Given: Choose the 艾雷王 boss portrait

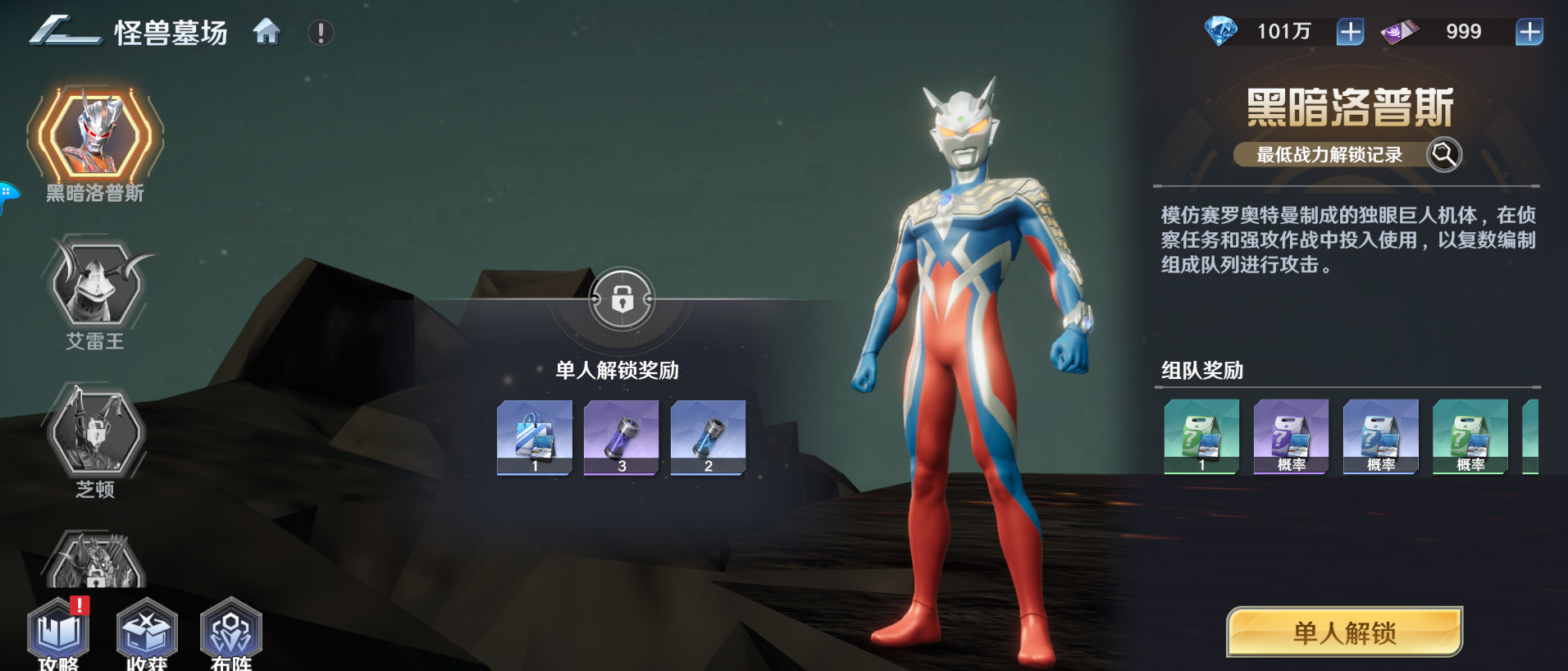Looking at the screenshot, I should click(x=97, y=283).
